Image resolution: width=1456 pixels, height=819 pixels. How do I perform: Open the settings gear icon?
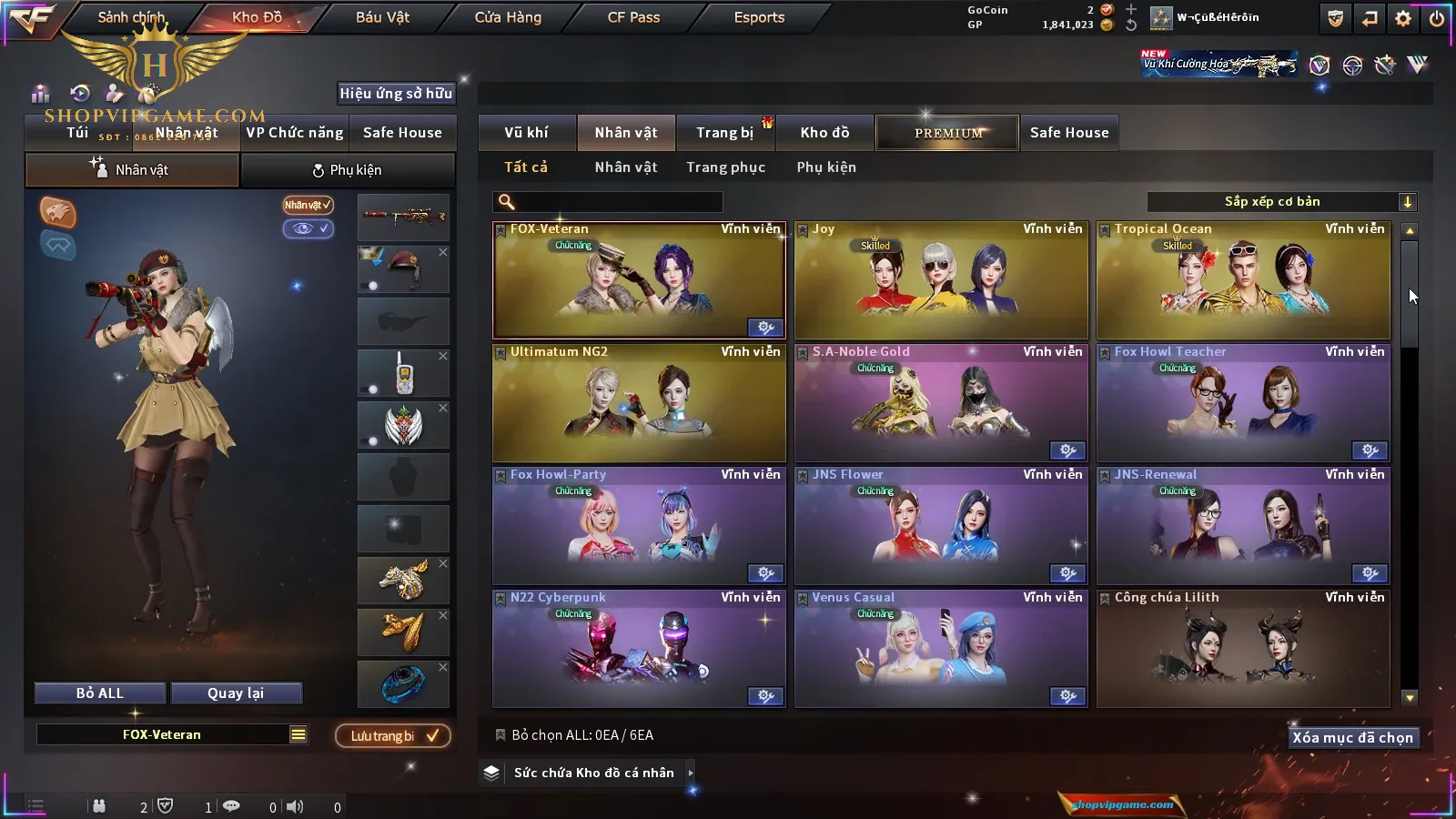(x=1403, y=18)
